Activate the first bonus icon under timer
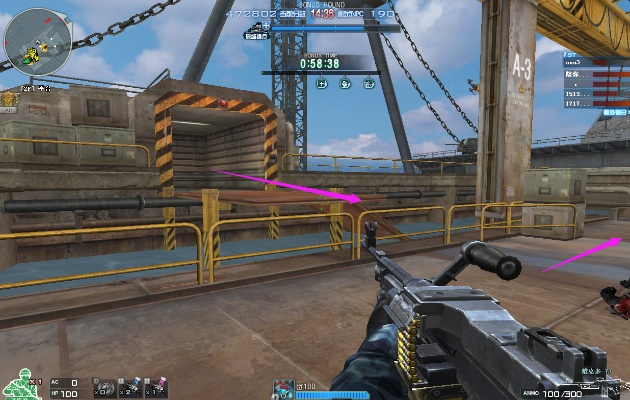This screenshot has height=400, width=630. [x=323, y=84]
